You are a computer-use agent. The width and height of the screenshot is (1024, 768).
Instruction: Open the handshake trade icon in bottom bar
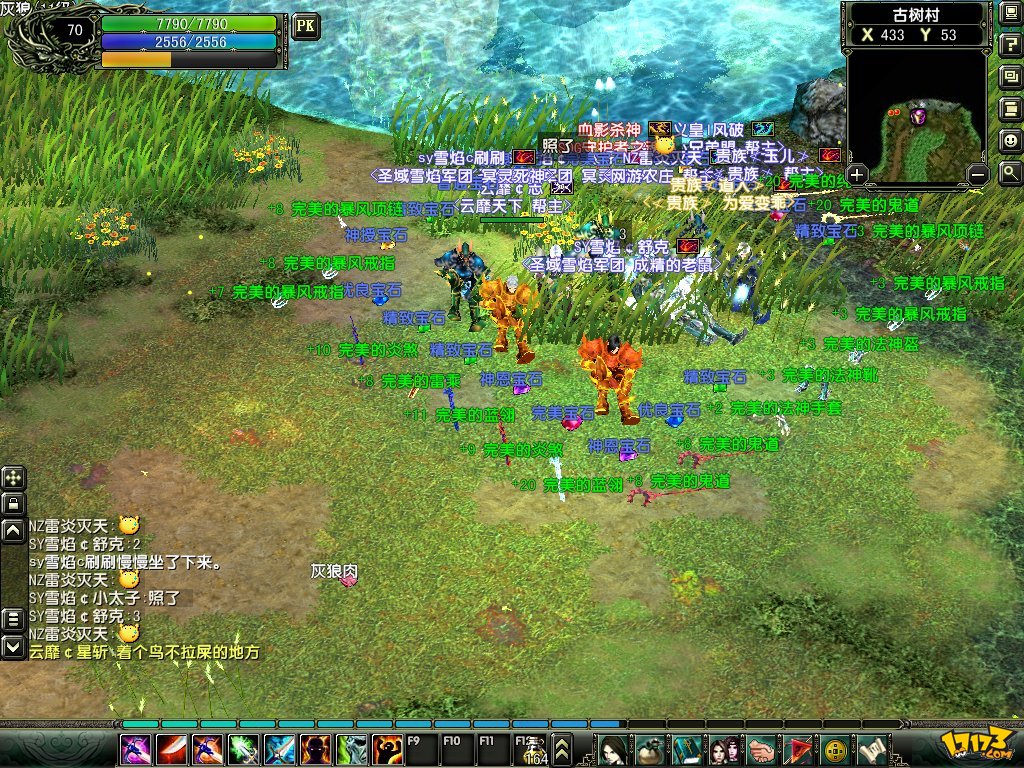pyautogui.click(x=763, y=748)
